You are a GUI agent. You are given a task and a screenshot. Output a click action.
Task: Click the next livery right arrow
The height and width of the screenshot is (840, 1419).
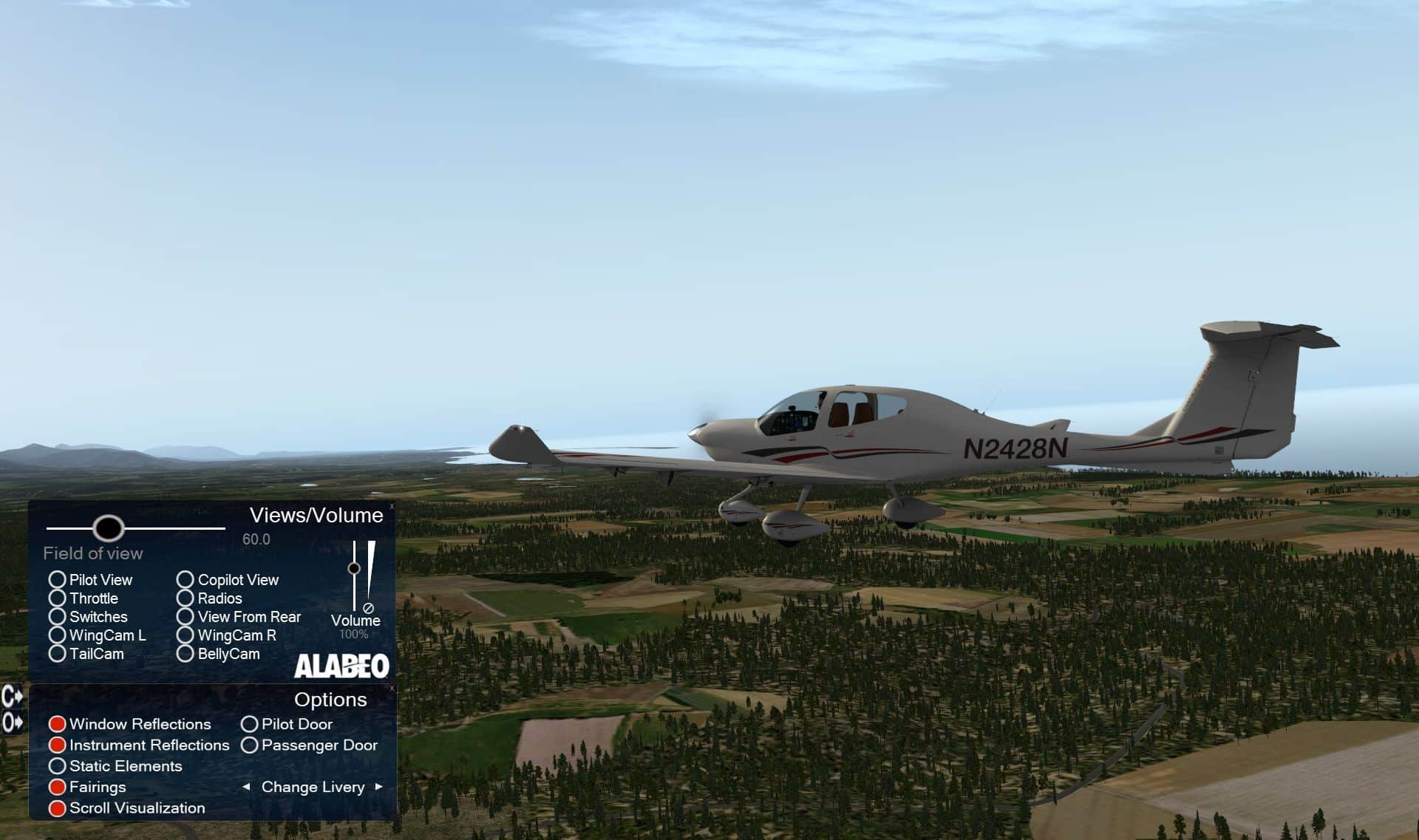tap(379, 787)
